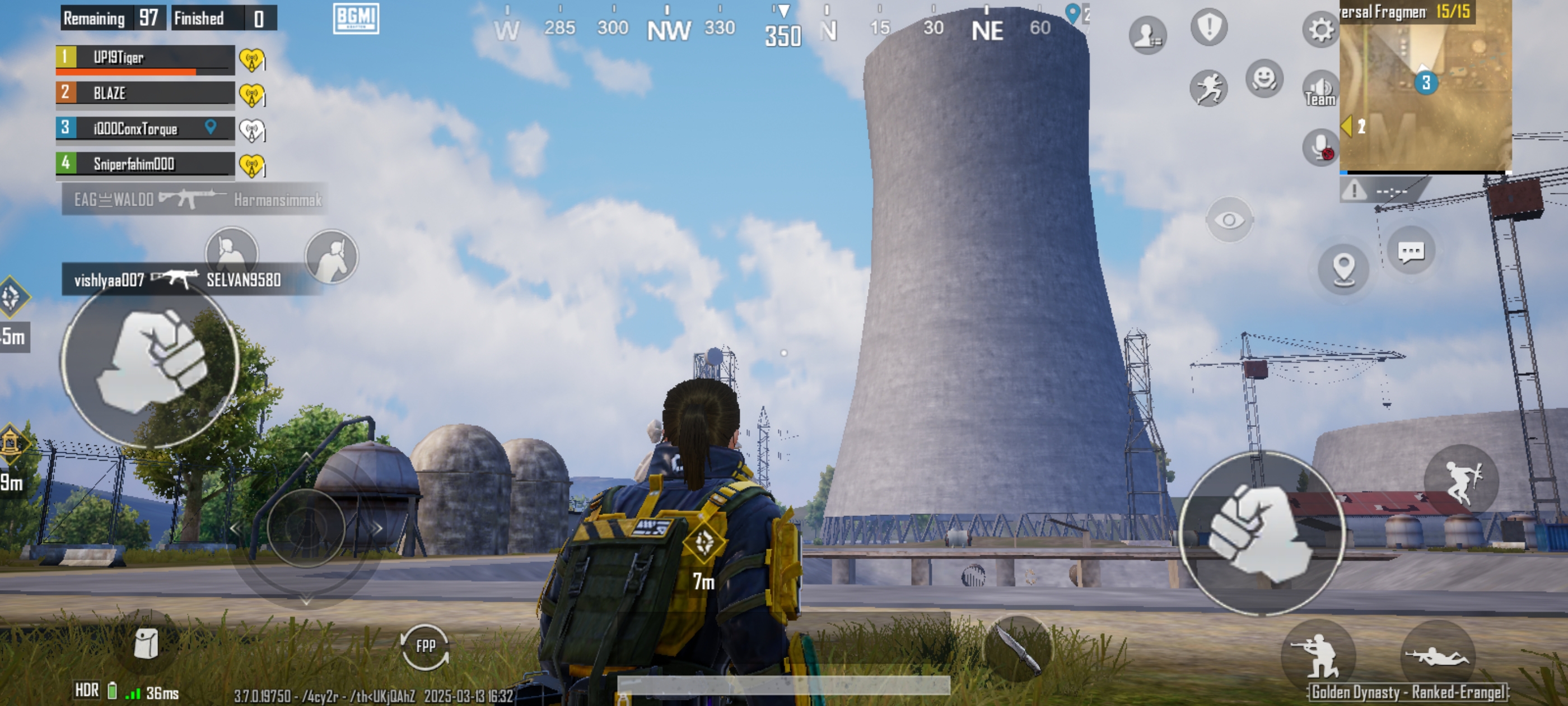Image resolution: width=1568 pixels, height=706 pixels.
Task: Open the quick chat bubble
Action: coord(1410,252)
